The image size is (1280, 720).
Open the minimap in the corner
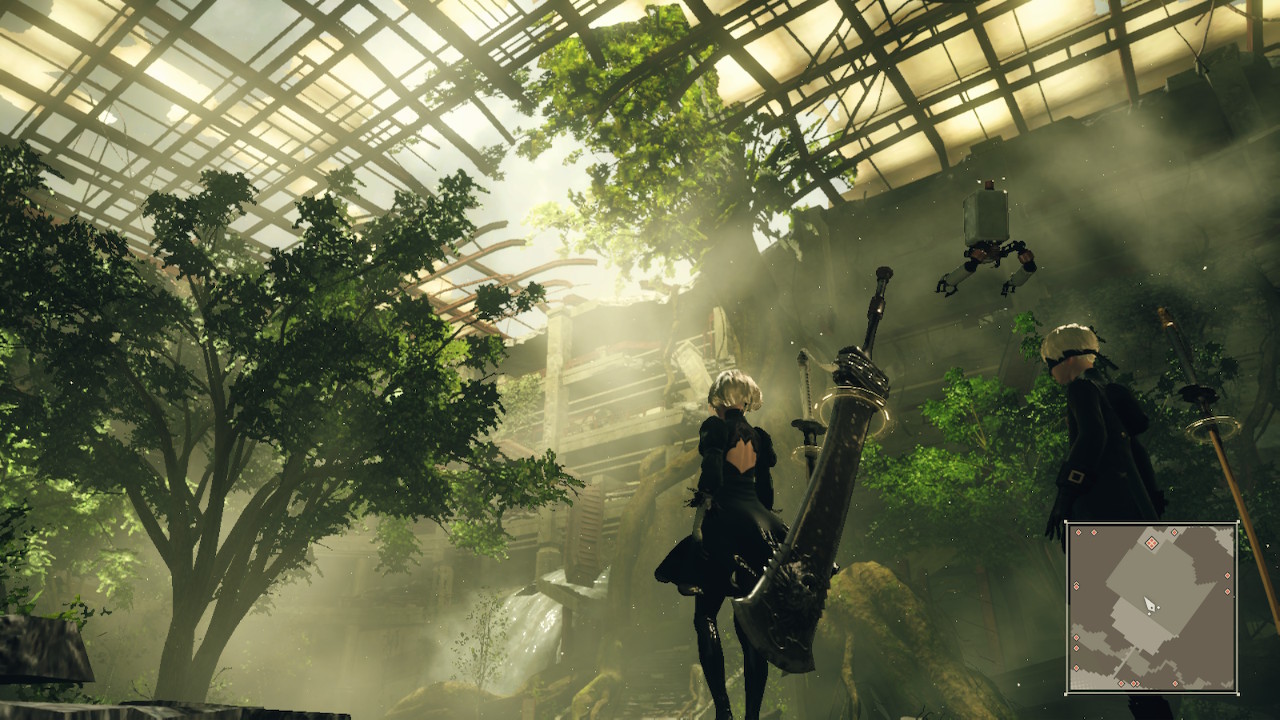1152,607
